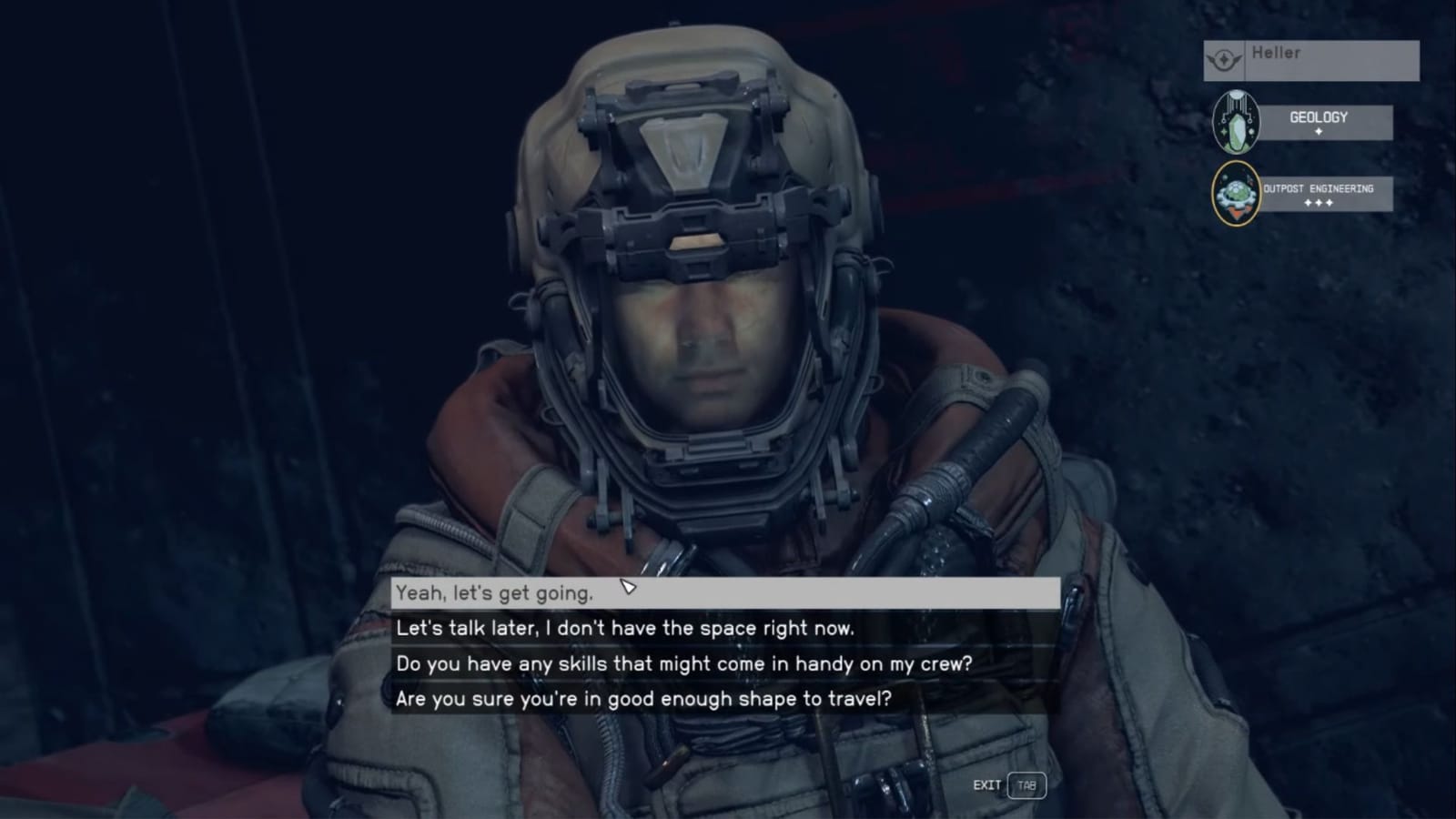The width and height of the screenshot is (1456, 819).
Task: Click the single rank star under GEOLOGY
Action: 1319,130
